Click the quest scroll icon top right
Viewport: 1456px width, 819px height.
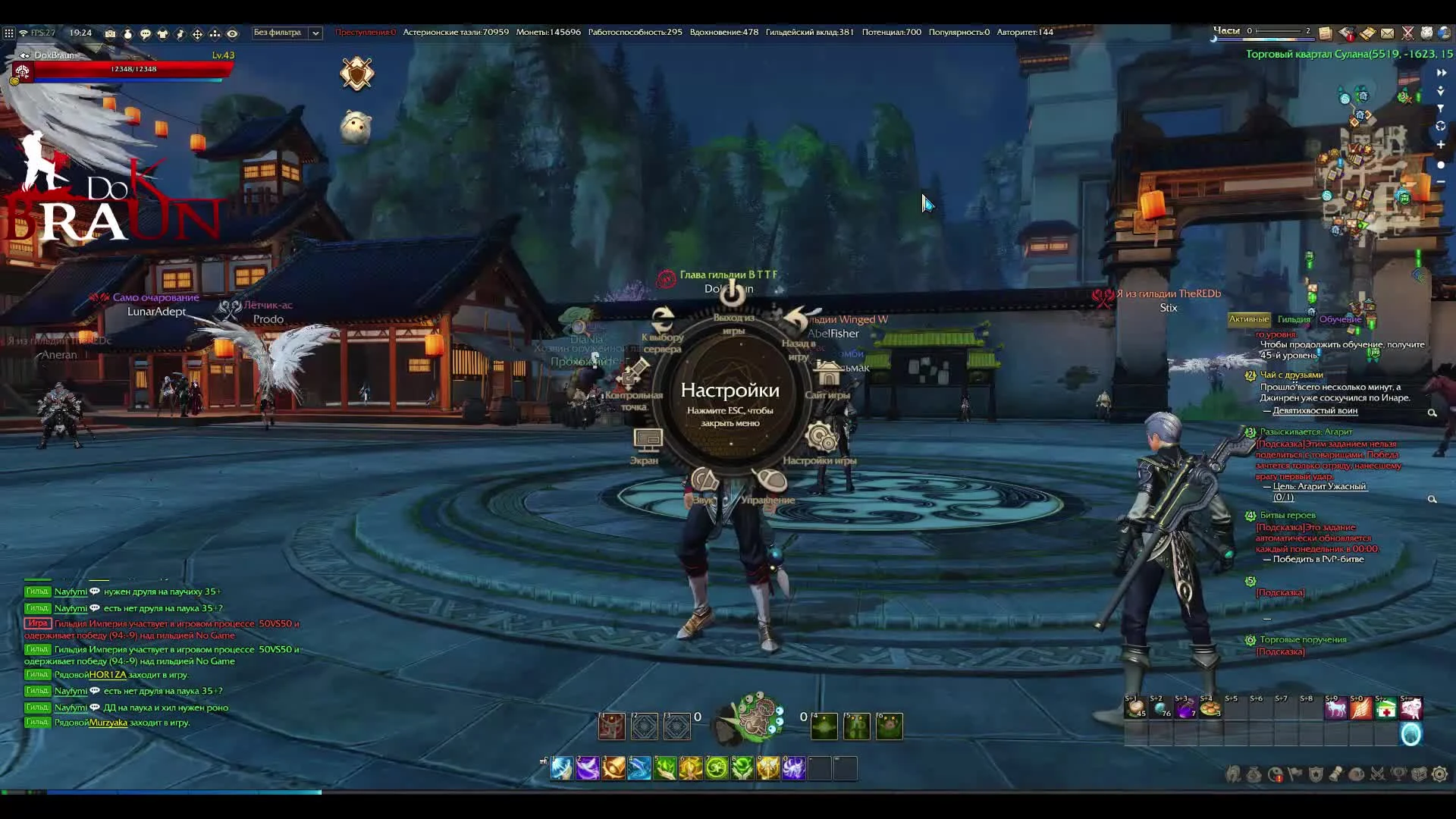coord(1368,34)
